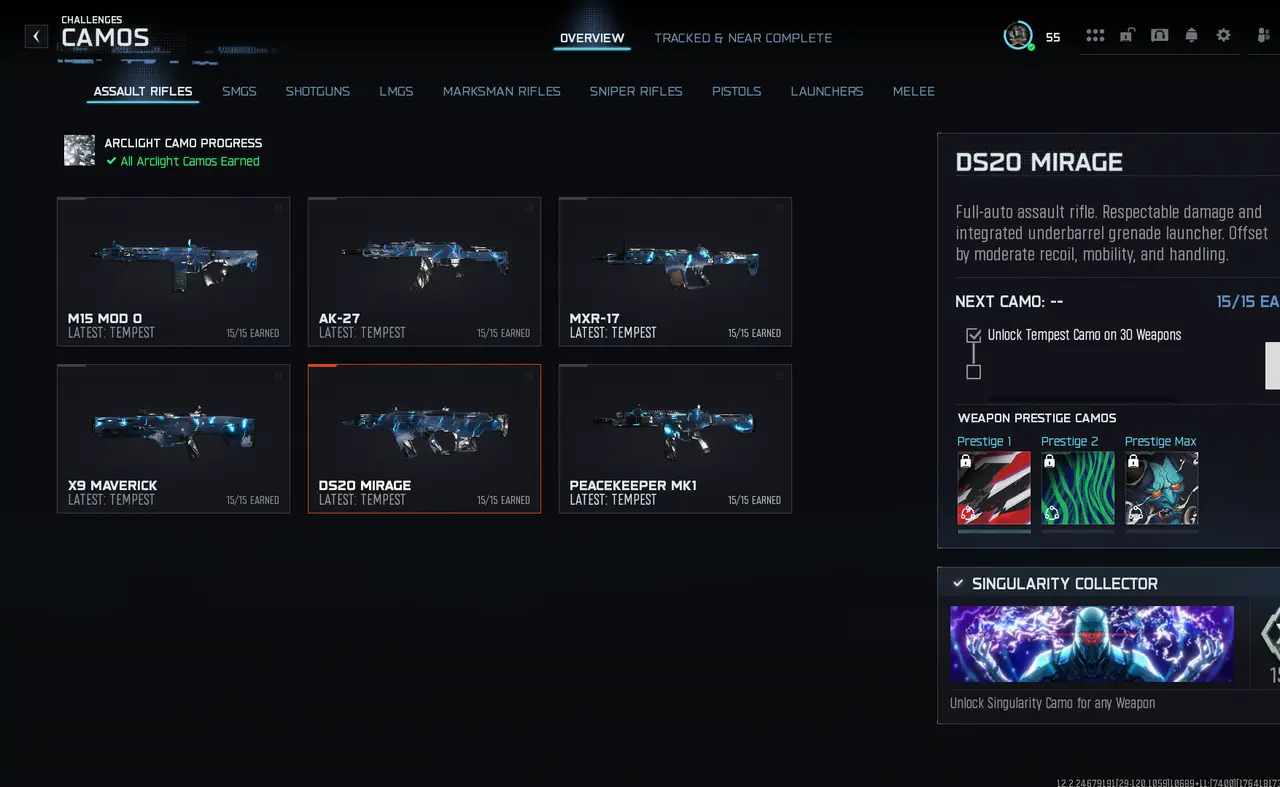Click the Arclight Camo Progress thumbnail icon
This screenshot has width=1280, height=787.
[79, 151]
